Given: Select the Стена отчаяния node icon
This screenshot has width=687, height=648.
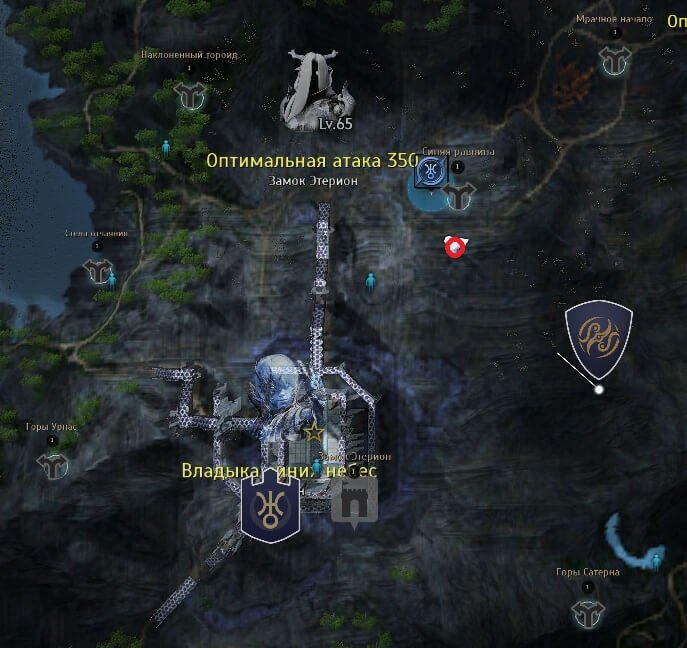Looking at the screenshot, I should pyautogui.click(x=97, y=271).
